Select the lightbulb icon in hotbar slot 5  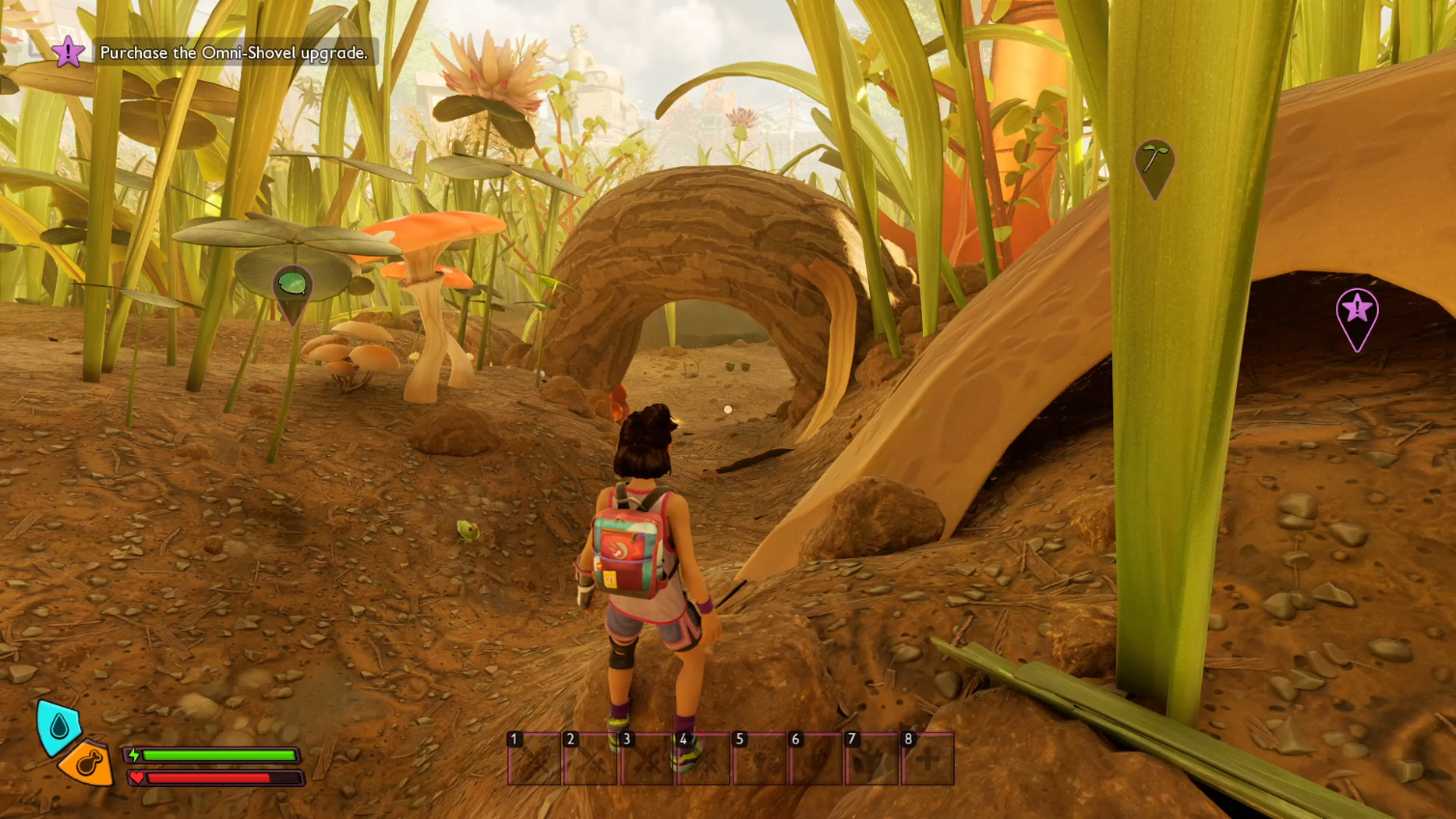[757, 760]
